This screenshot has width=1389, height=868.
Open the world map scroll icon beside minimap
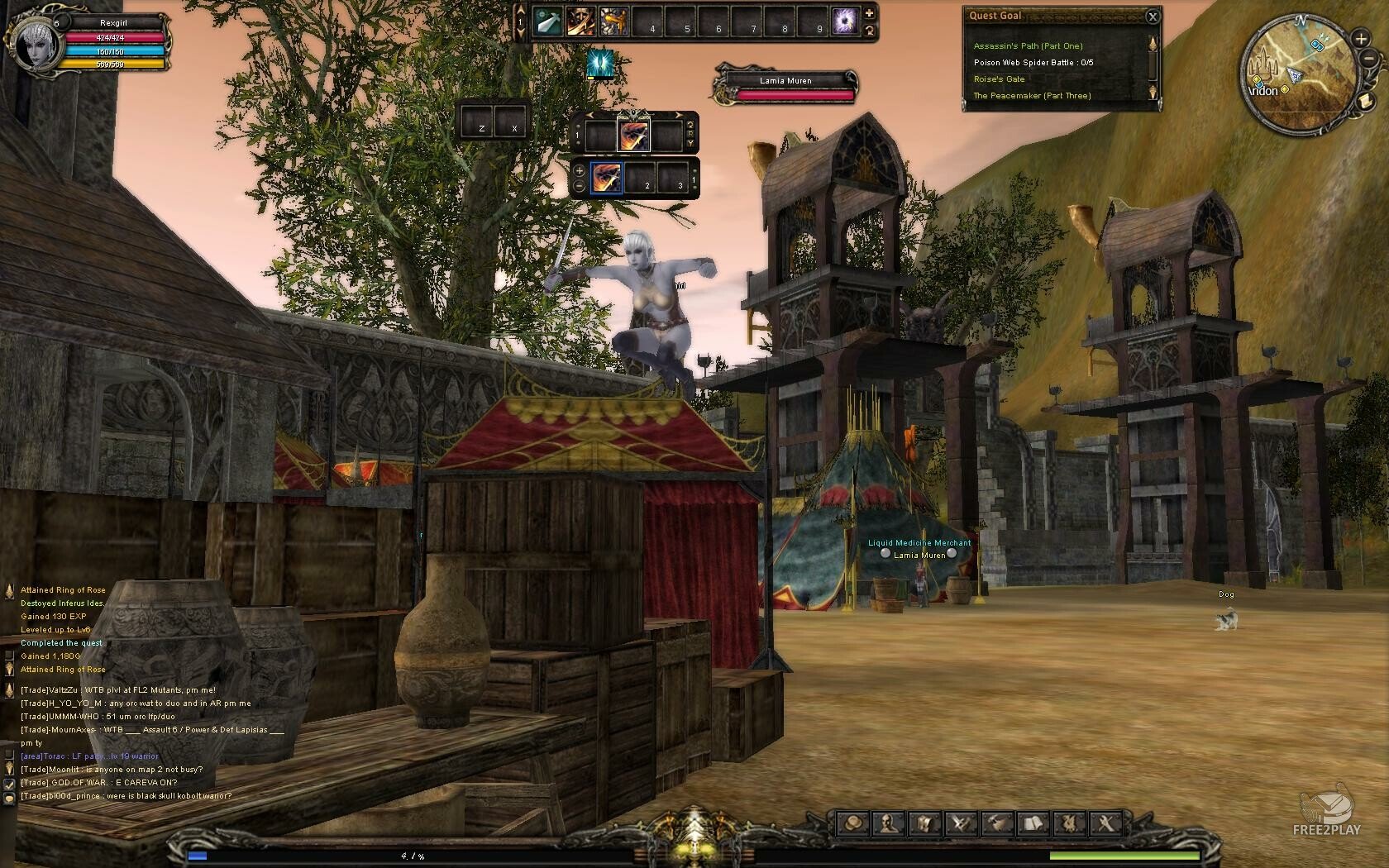[1366, 101]
